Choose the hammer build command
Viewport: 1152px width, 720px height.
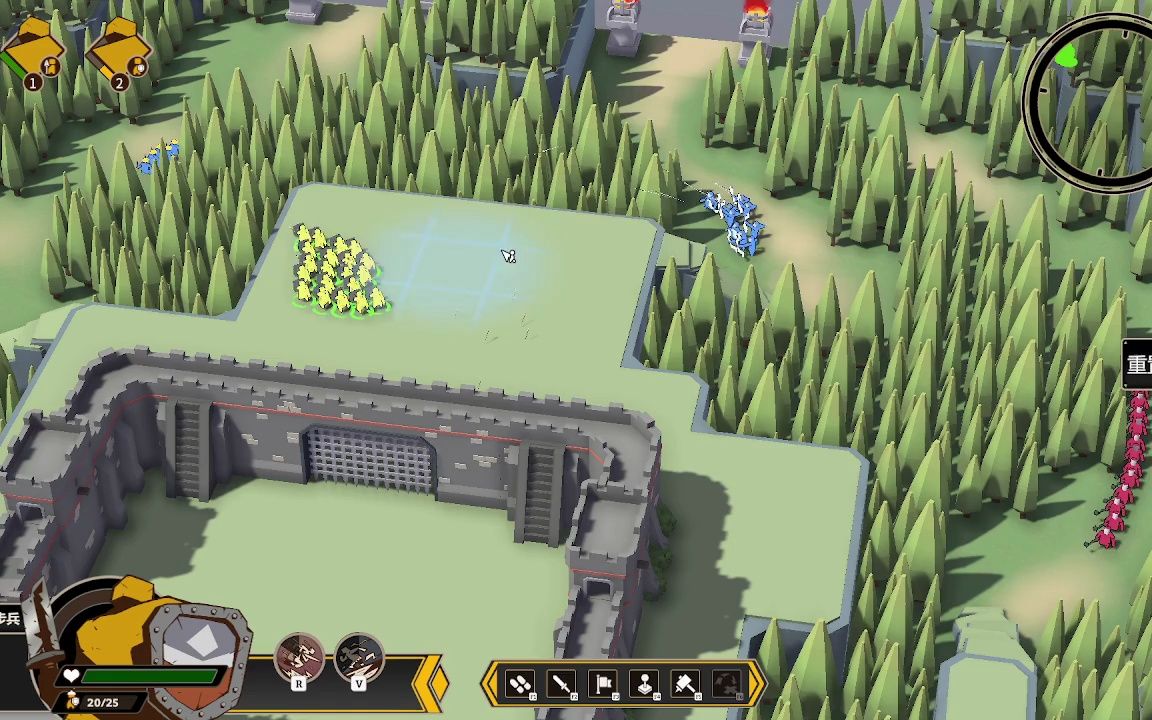pyautogui.click(x=686, y=684)
